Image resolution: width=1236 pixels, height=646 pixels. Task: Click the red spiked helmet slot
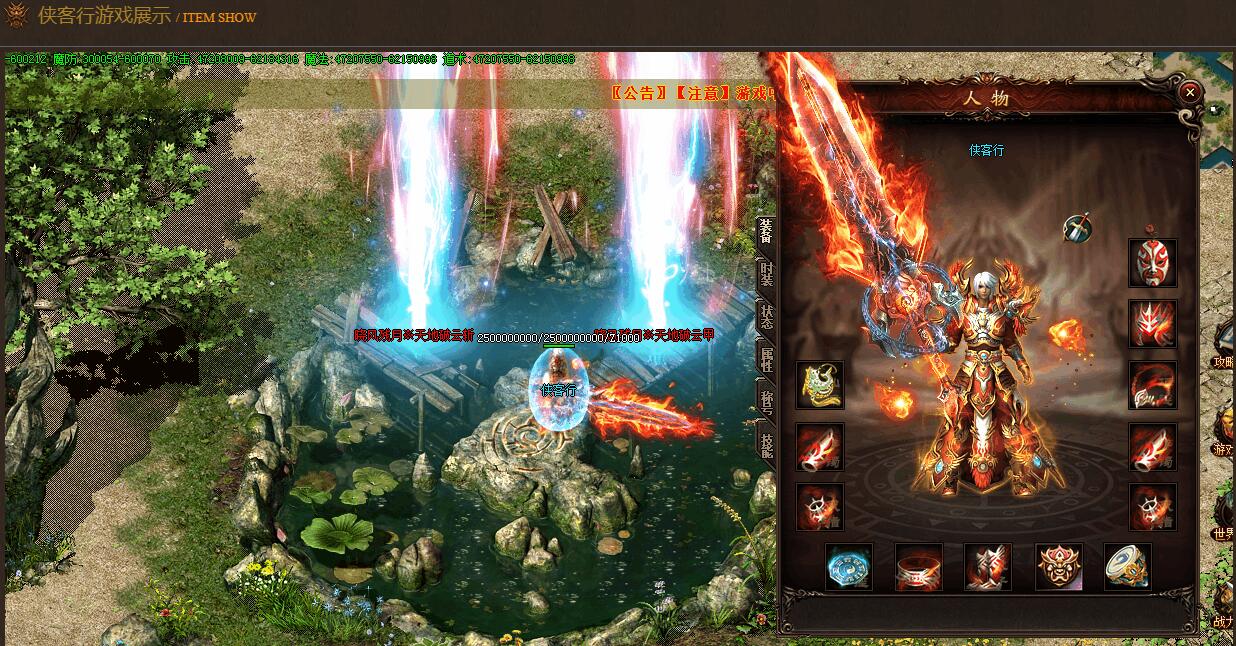(x=1152, y=324)
